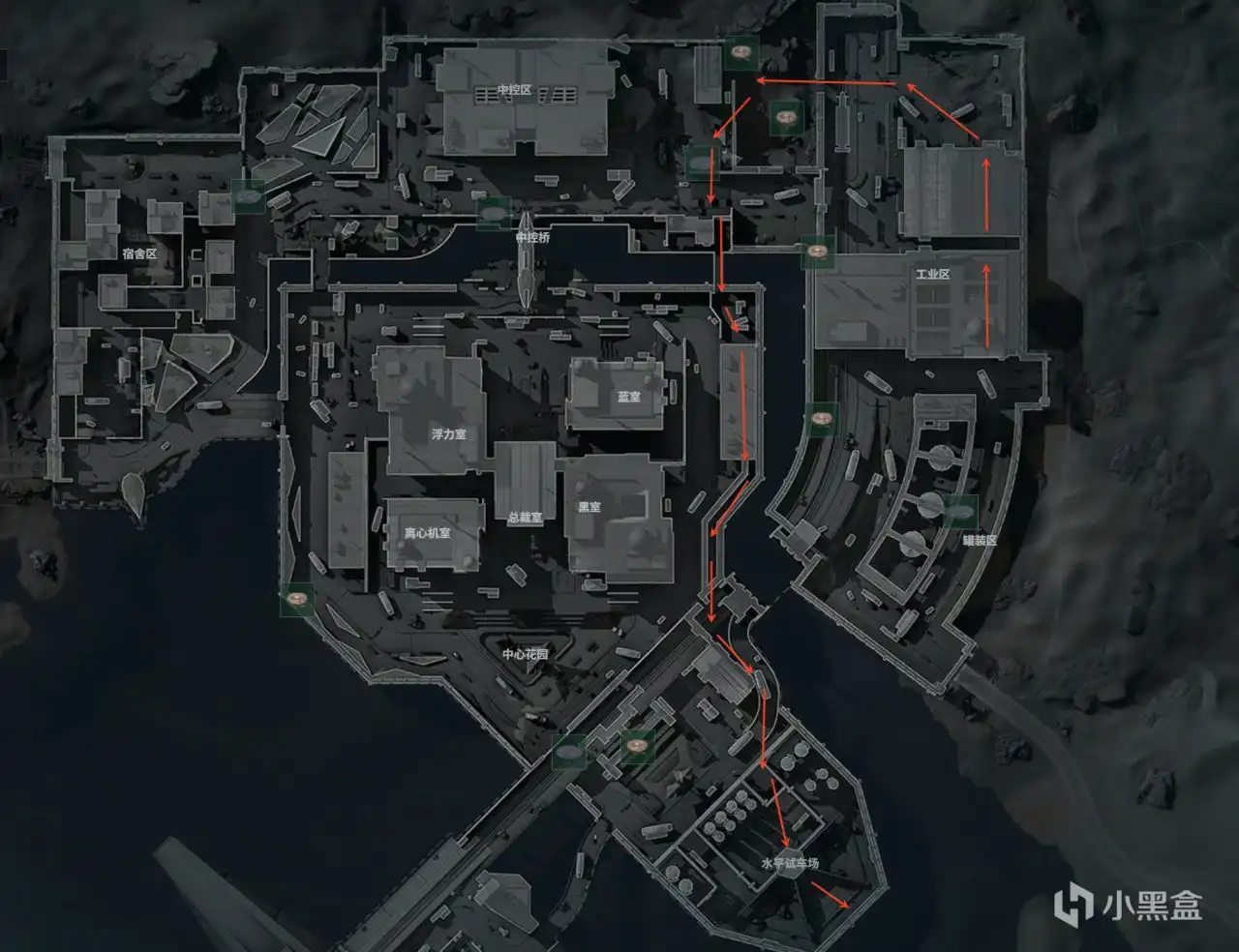Click the dark manhole marker left of the orange 水平试车场 marker
The image size is (1239, 952).
(566, 753)
